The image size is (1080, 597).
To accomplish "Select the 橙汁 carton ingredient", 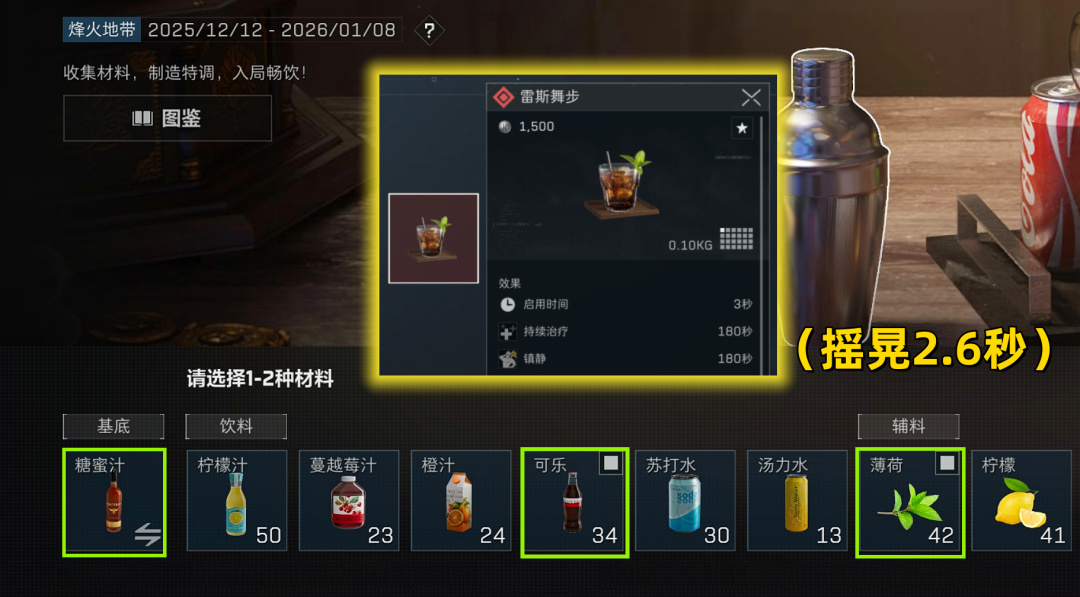I will pyautogui.click(x=461, y=501).
